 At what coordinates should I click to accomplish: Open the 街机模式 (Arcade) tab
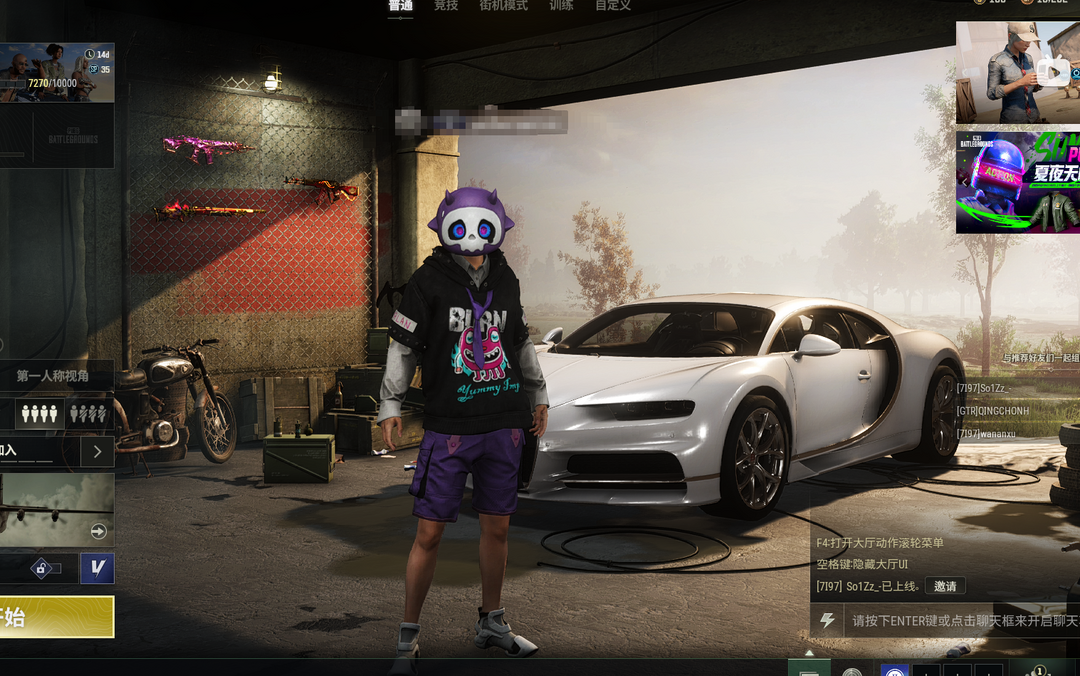[x=503, y=6]
